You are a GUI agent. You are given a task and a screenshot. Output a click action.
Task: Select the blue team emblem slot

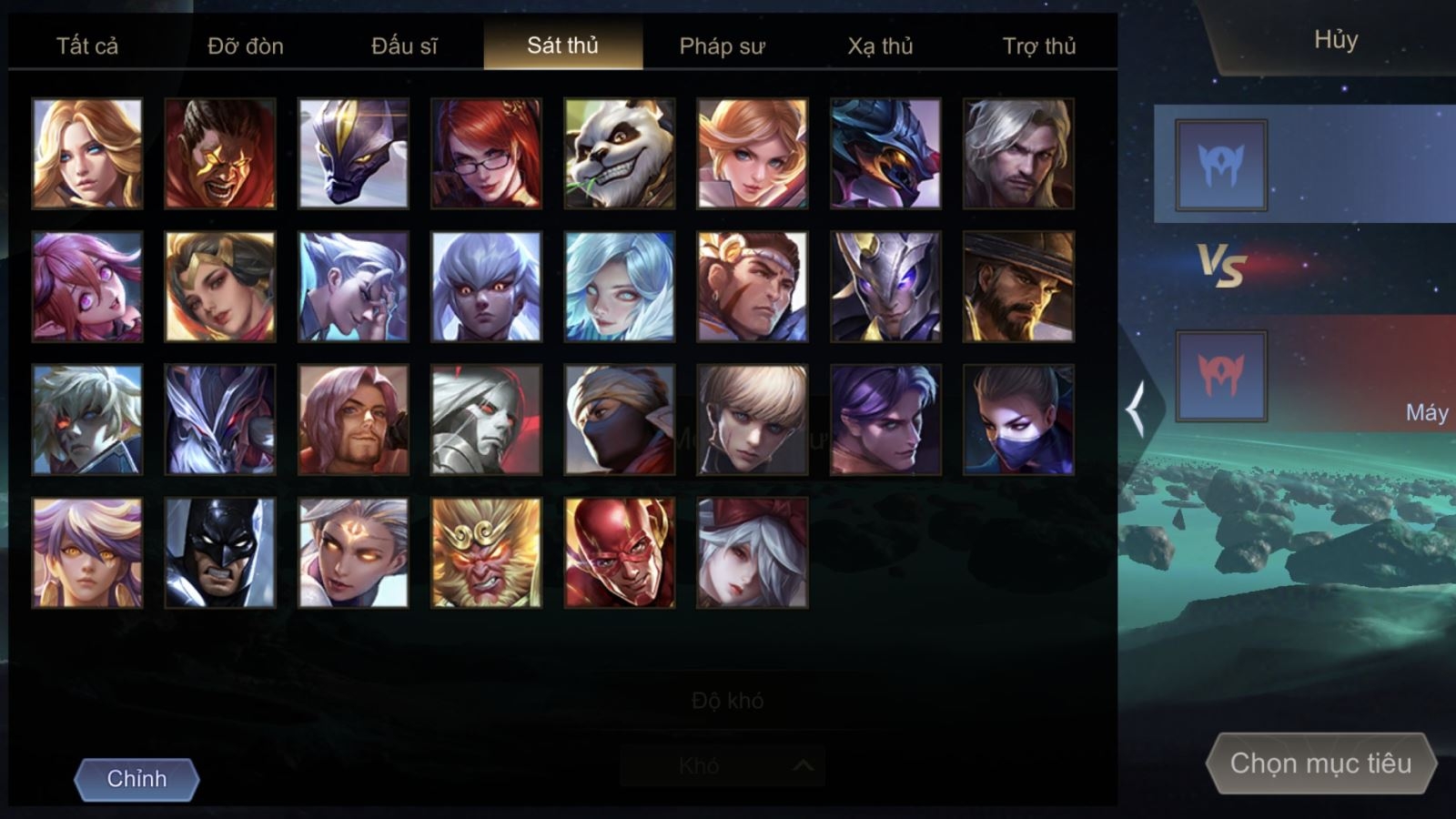(1221, 165)
